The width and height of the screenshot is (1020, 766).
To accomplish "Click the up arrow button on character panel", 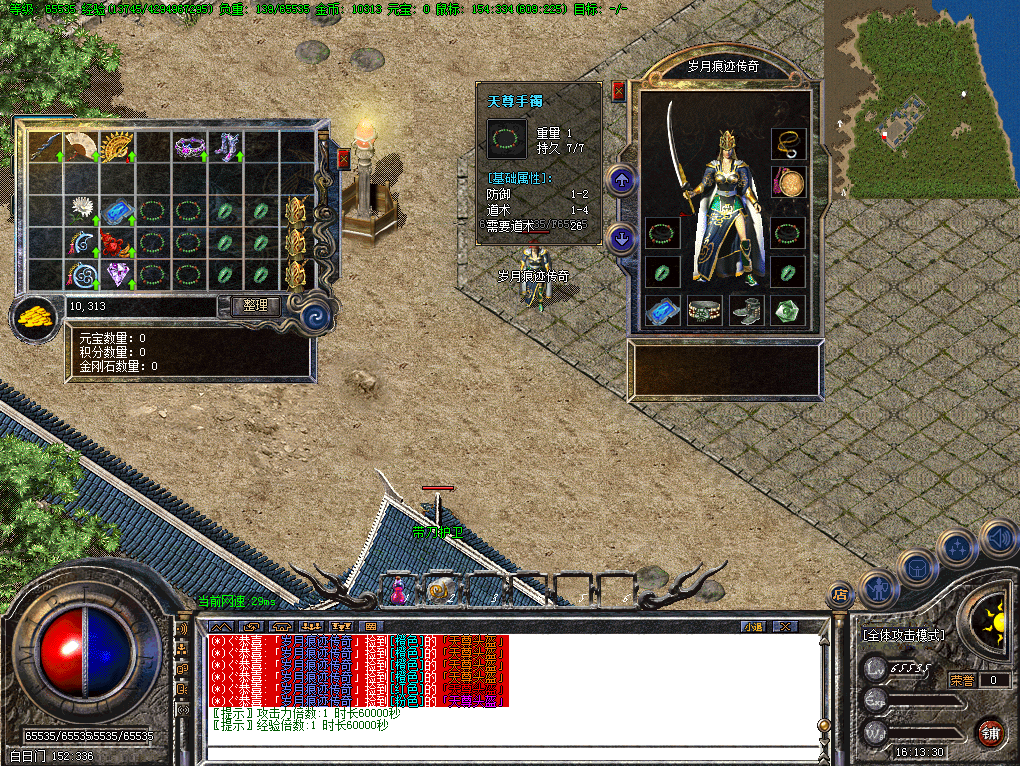I will (x=622, y=181).
